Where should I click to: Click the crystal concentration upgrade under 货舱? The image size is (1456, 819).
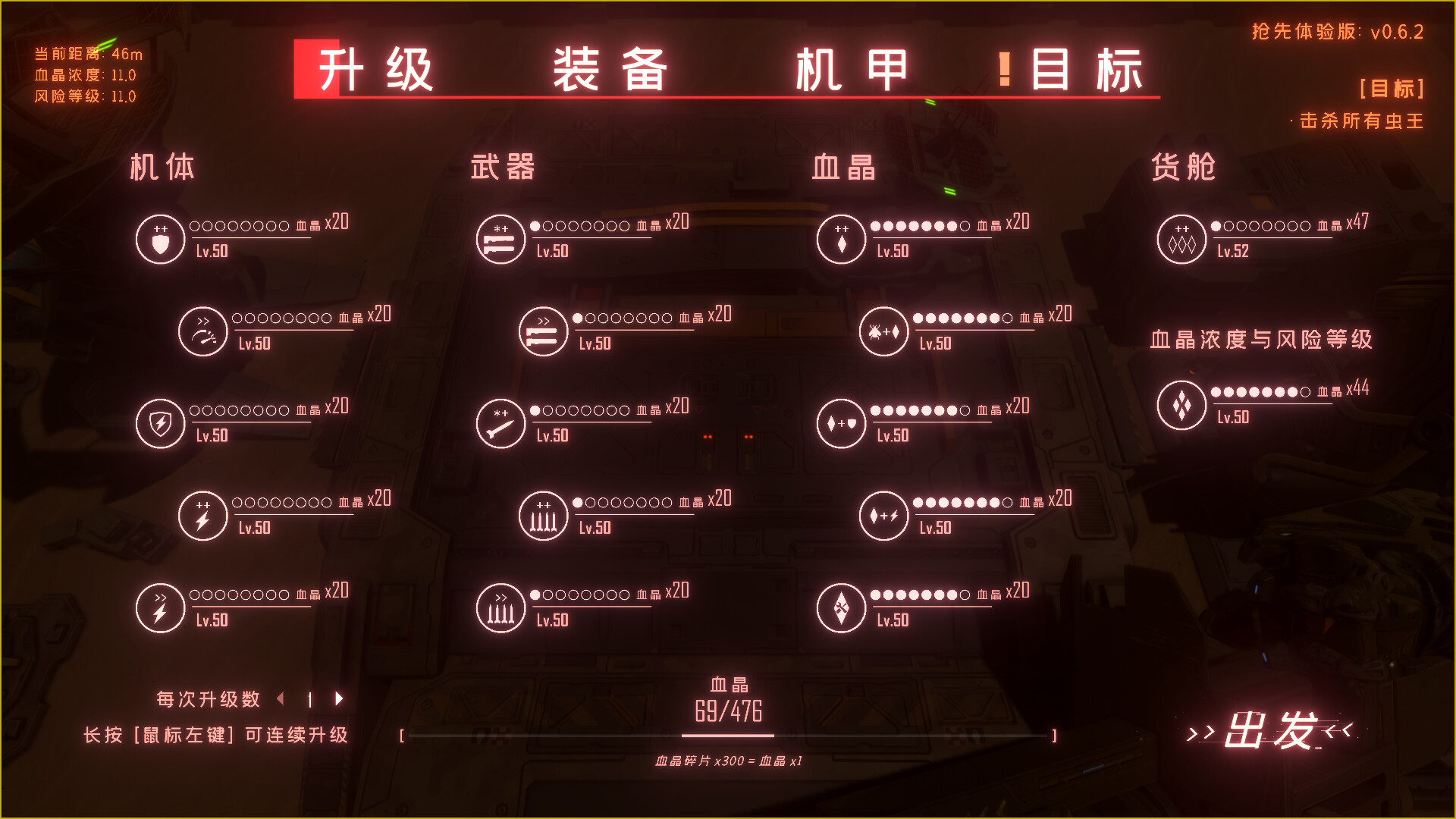coord(1181,404)
